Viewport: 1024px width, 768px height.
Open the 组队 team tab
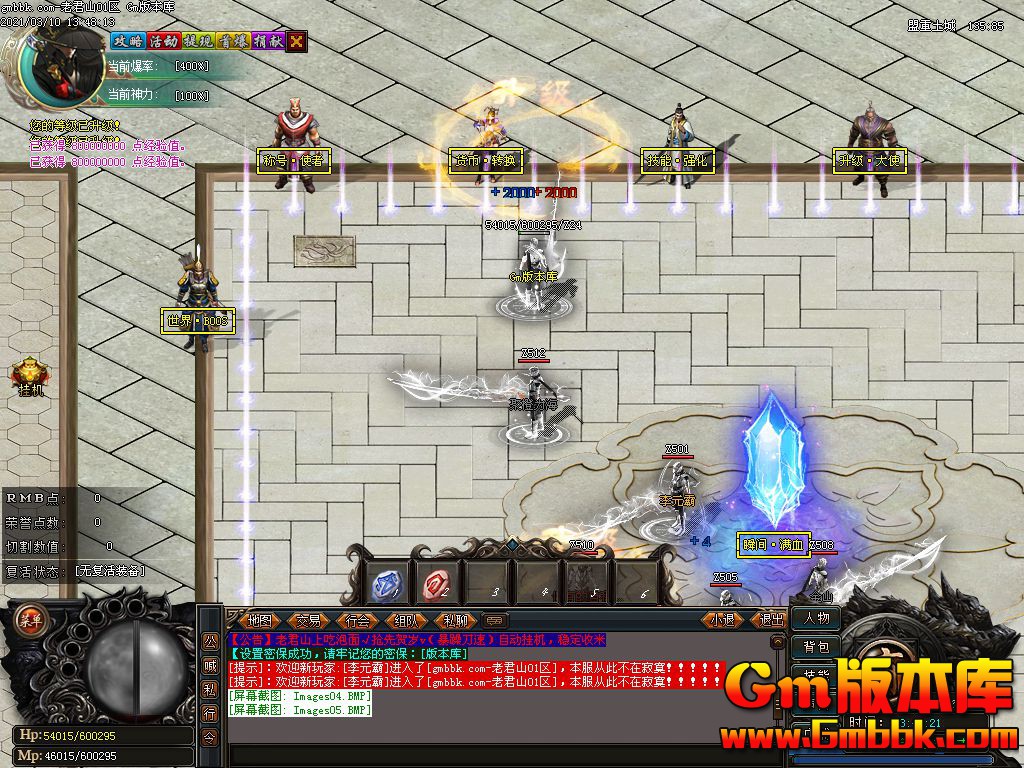pyautogui.click(x=407, y=620)
